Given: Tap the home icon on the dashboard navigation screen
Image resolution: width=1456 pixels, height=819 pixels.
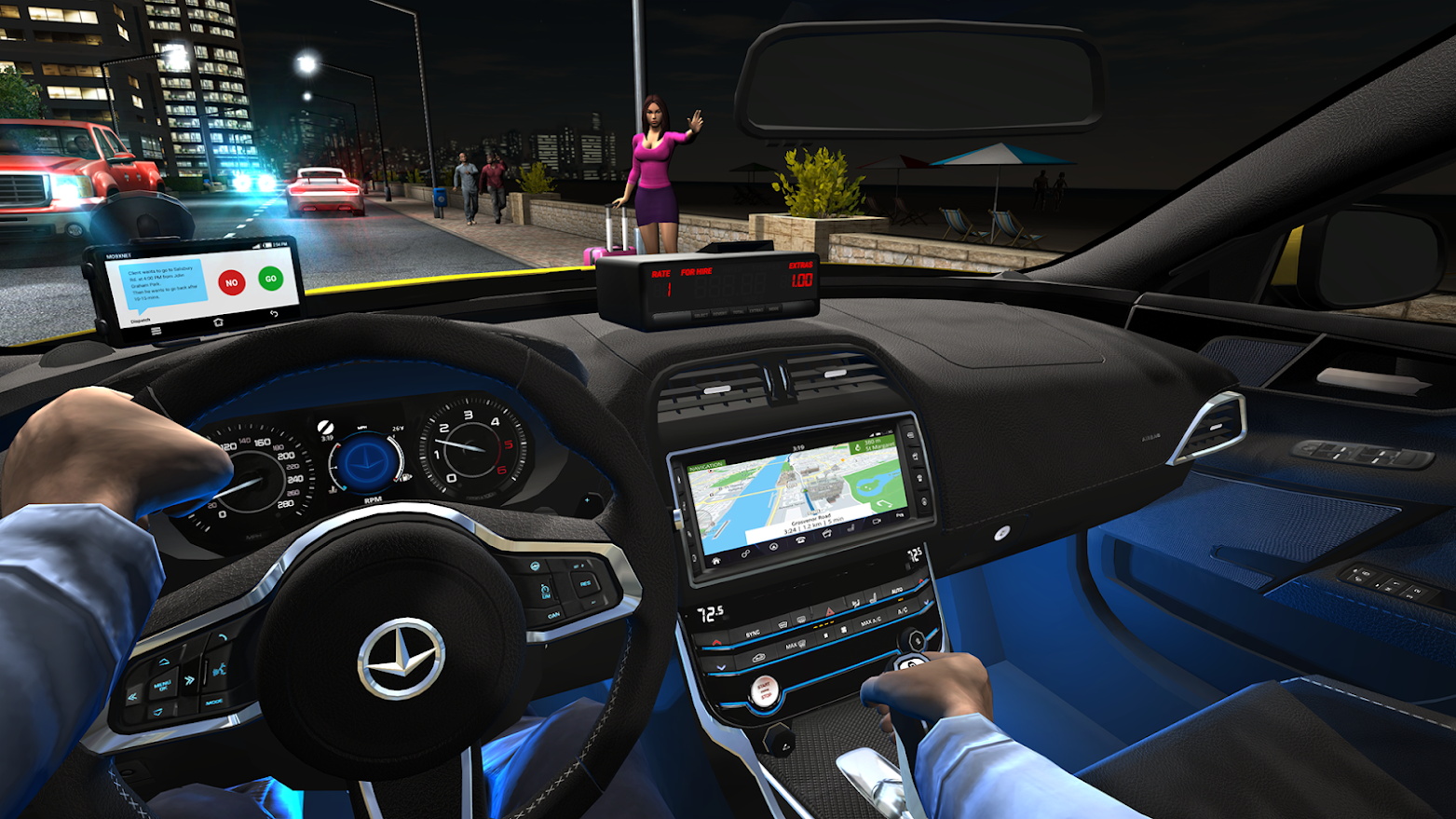Looking at the screenshot, I should click(x=715, y=561).
